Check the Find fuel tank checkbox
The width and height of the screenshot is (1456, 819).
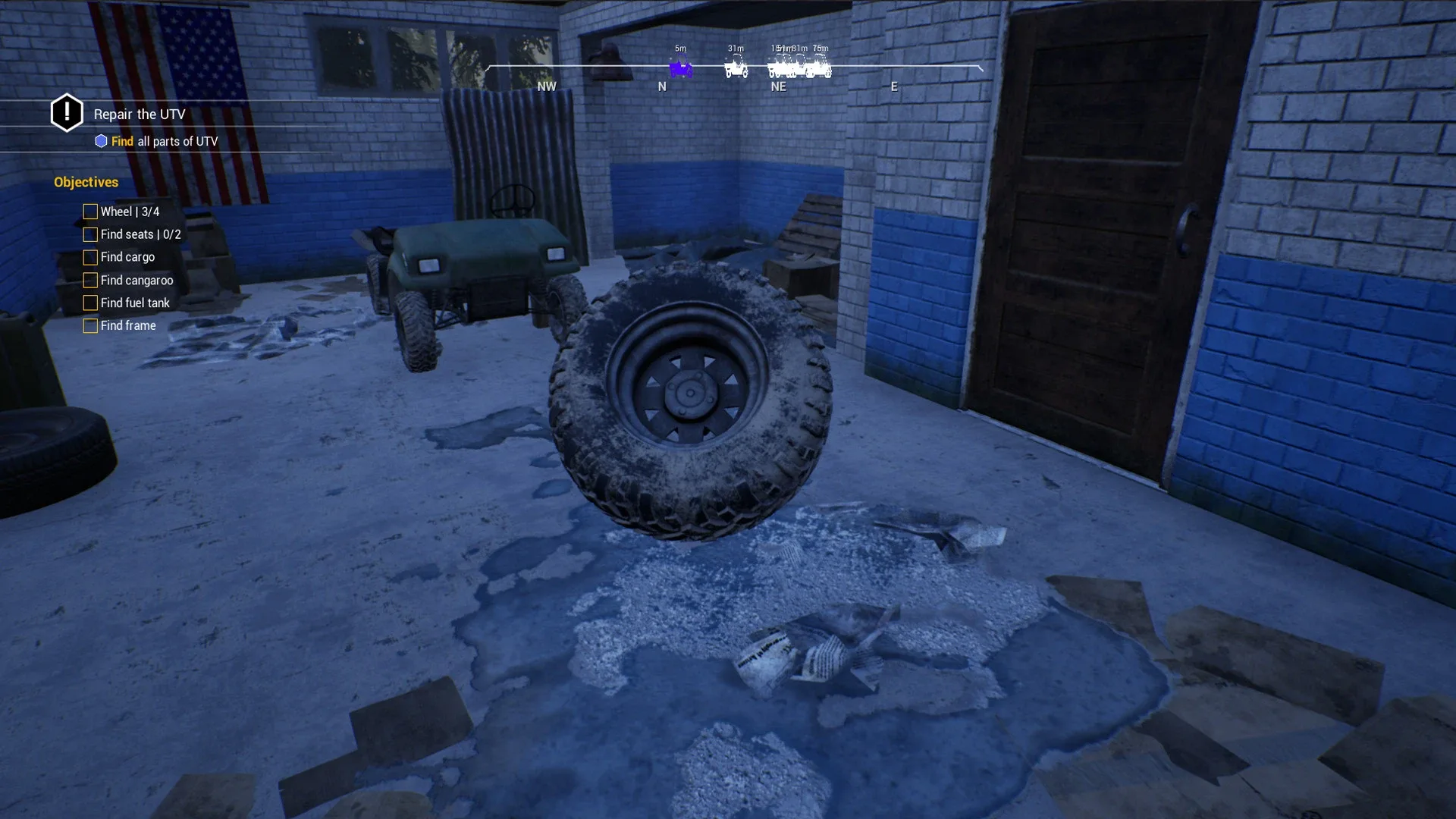[90, 303]
